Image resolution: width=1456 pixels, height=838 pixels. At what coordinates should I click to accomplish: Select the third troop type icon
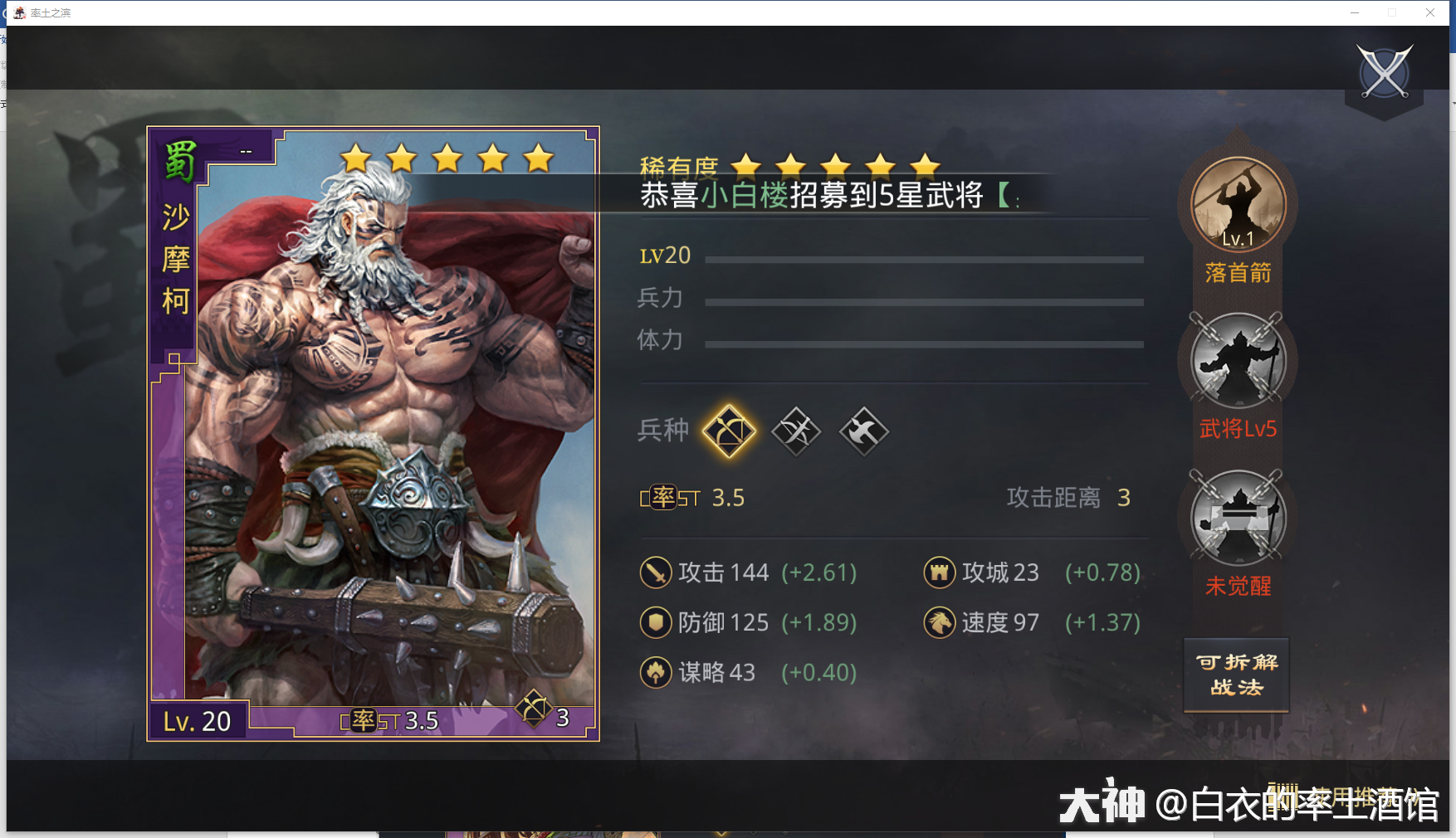863,431
